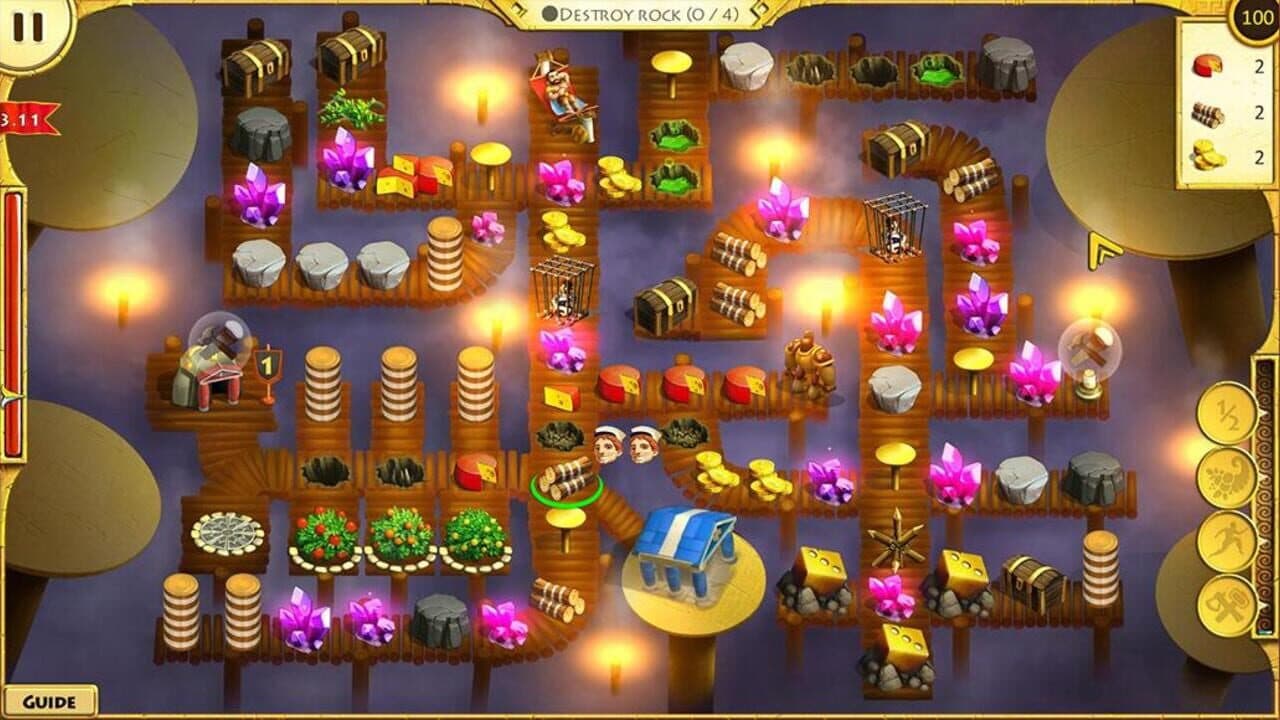This screenshot has width=1280, height=720.
Task: Select the cornucopia bonus icon
Action: [x=1224, y=477]
